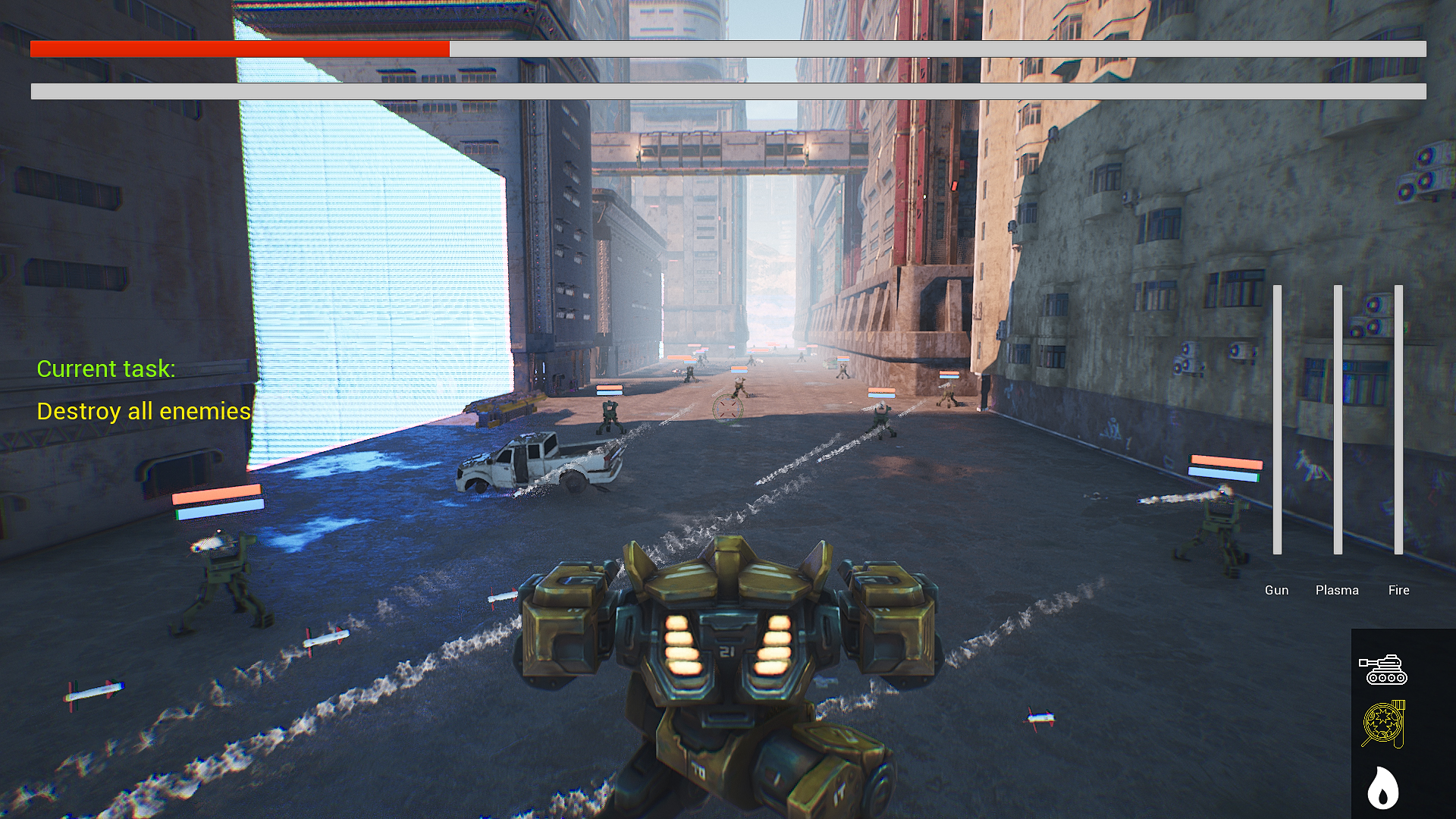Click the 'Destroy all enemies' objective text
Screen dimensions: 1456x819
(x=146, y=411)
